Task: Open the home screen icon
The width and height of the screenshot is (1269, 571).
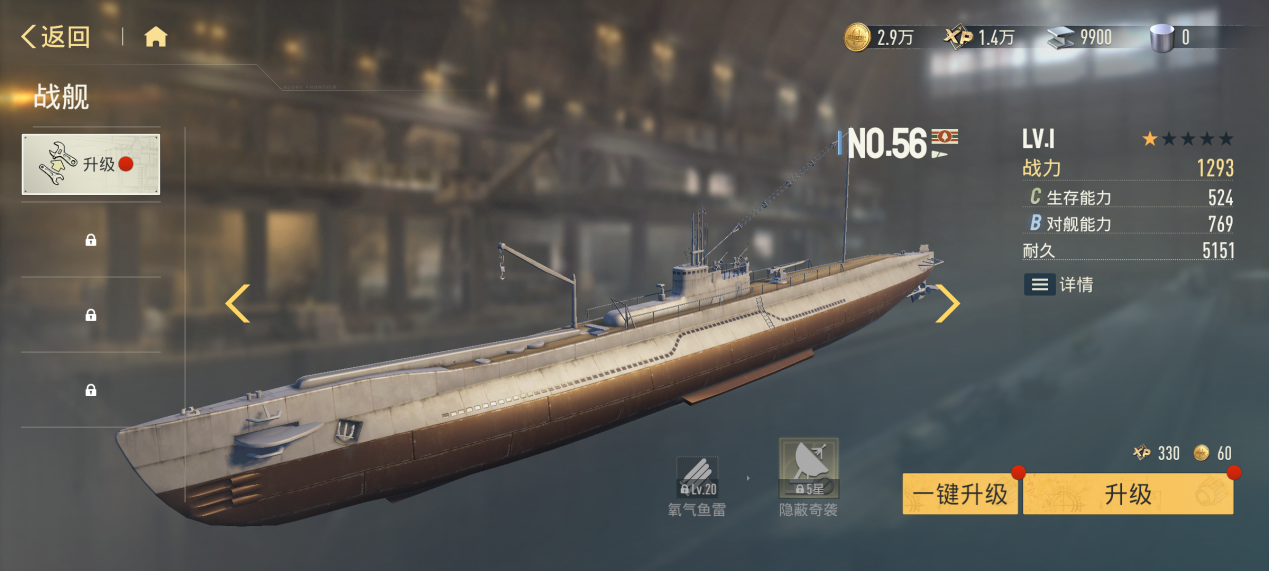Action: [x=155, y=38]
